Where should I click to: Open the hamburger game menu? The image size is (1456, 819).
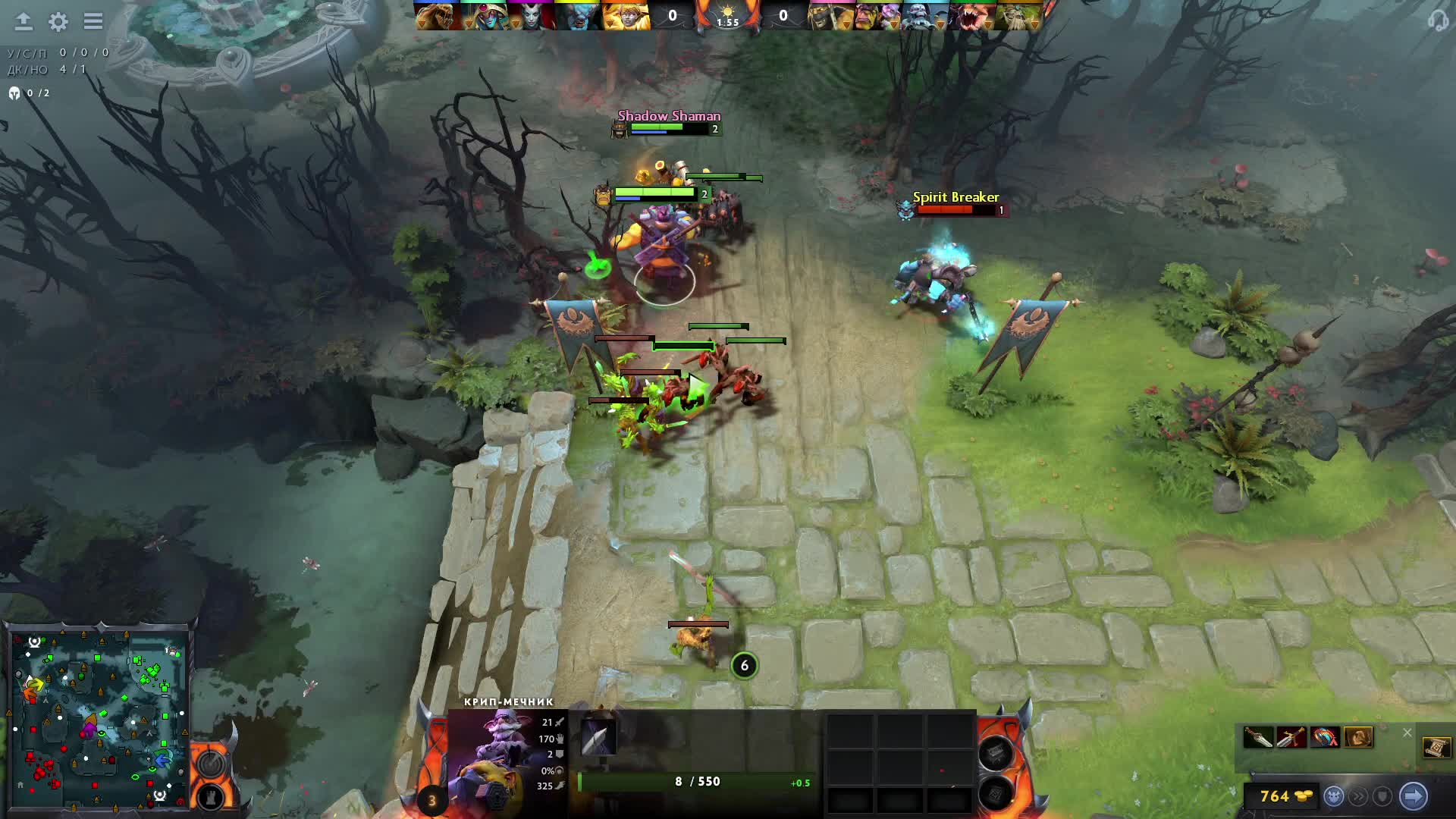click(93, 22)
